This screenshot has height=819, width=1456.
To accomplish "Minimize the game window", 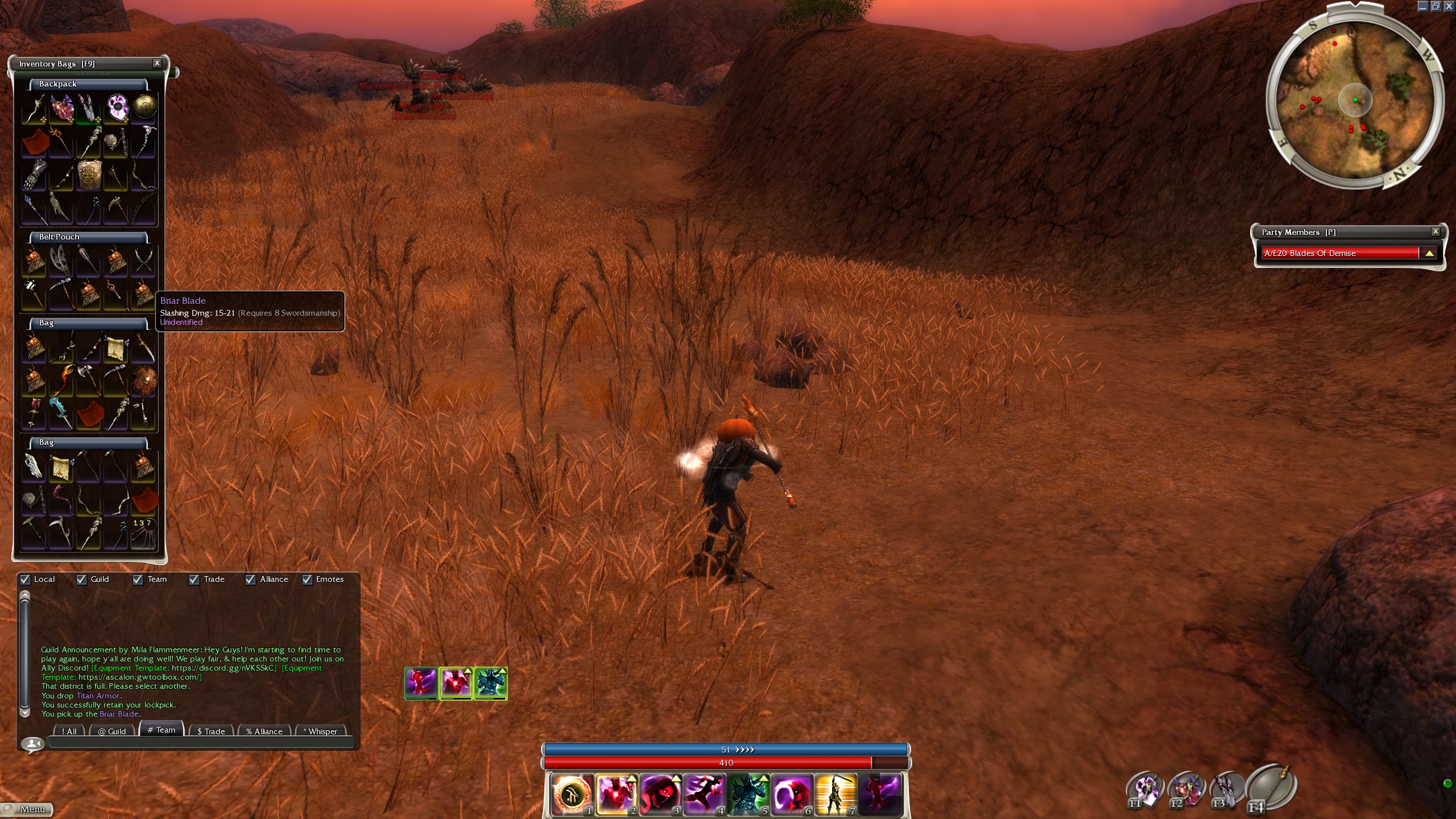I will (x=1422, y=6).
